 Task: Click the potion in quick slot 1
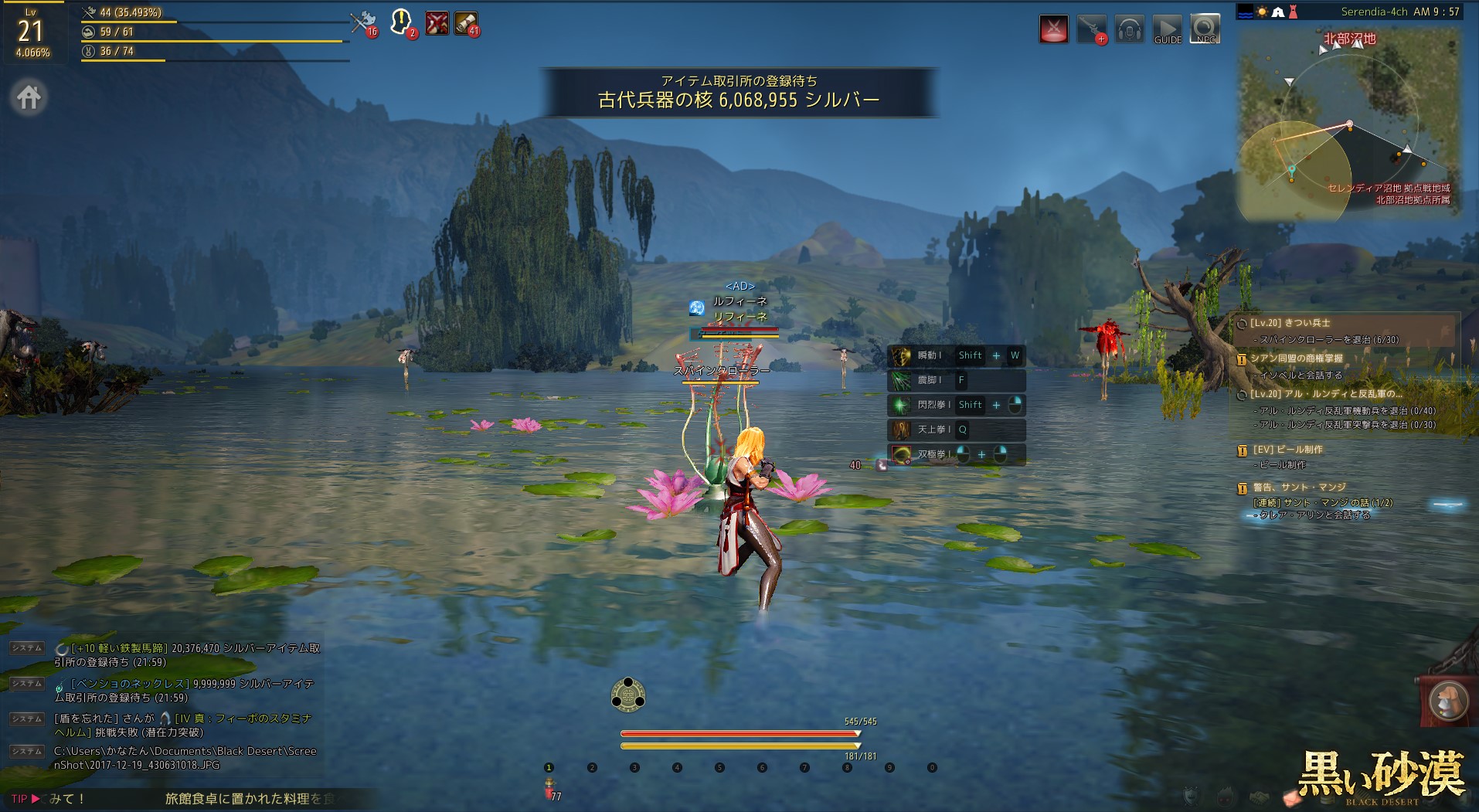click(x=549, y=787)
